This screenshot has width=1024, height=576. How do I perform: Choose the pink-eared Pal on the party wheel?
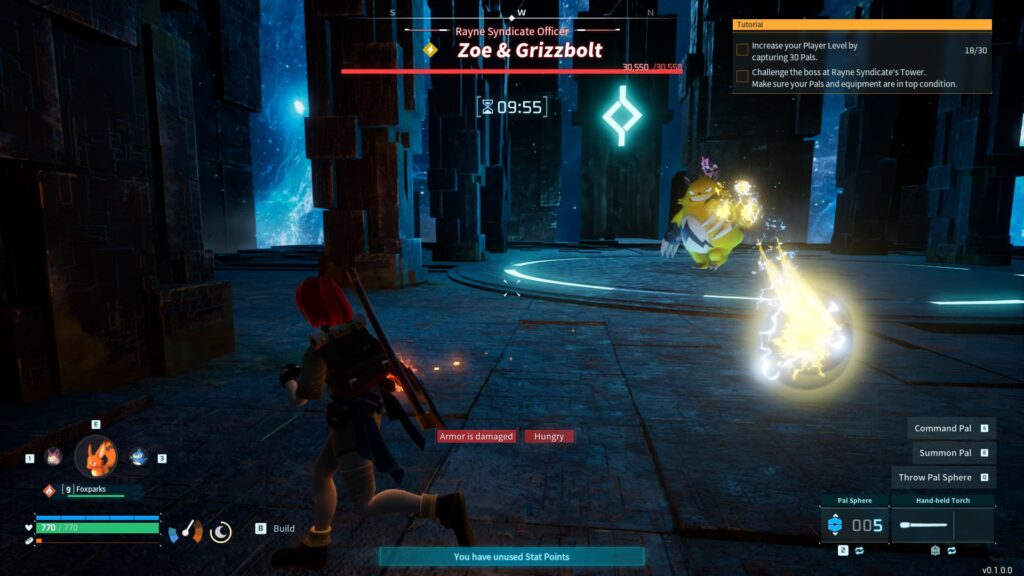(54, 457)
